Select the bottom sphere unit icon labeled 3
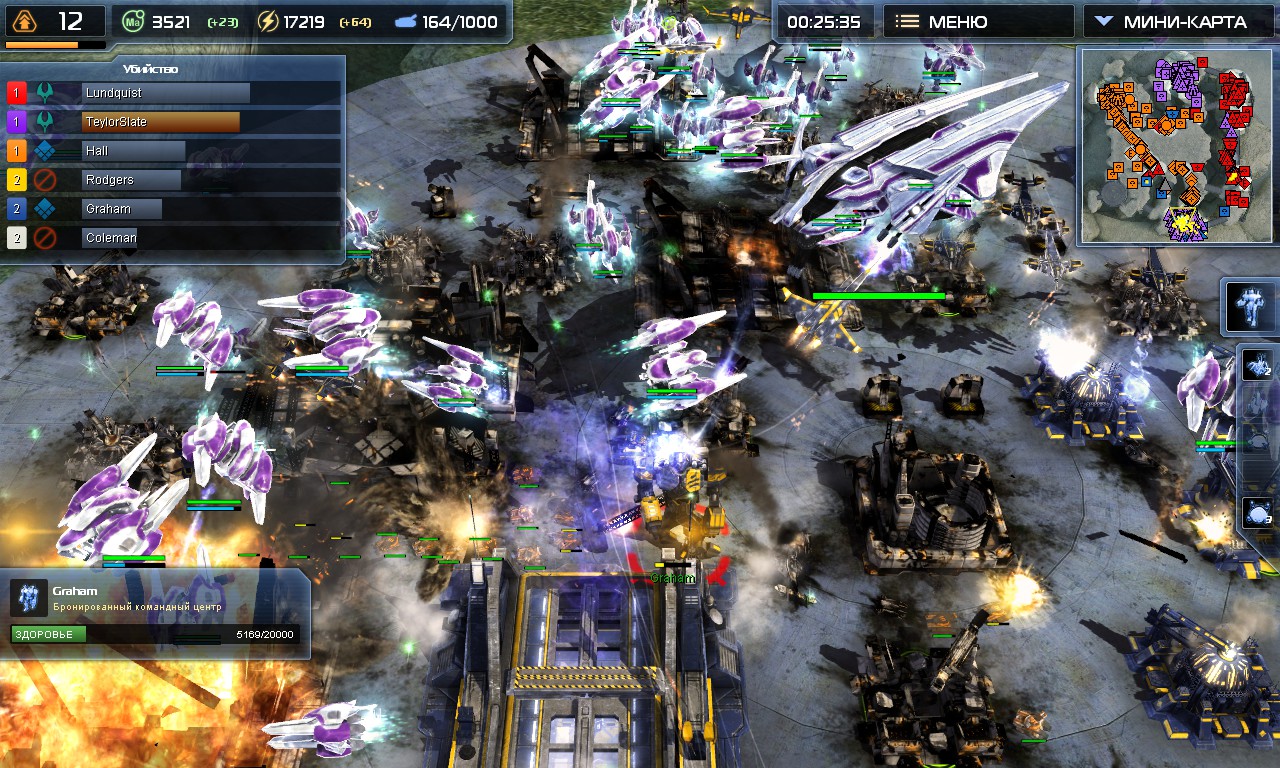 click(1256, 511)
